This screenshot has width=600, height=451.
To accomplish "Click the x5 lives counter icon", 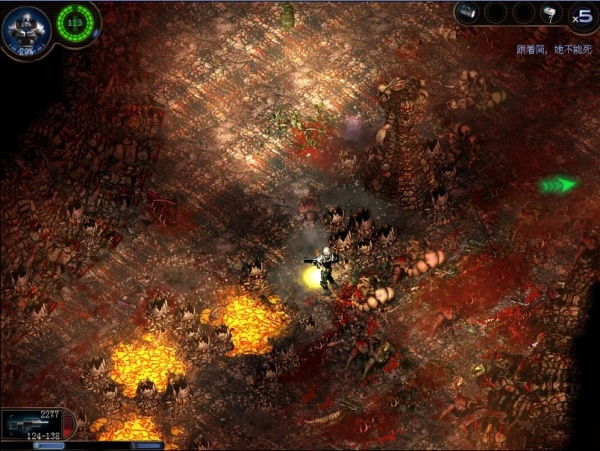I will (581, 15).
